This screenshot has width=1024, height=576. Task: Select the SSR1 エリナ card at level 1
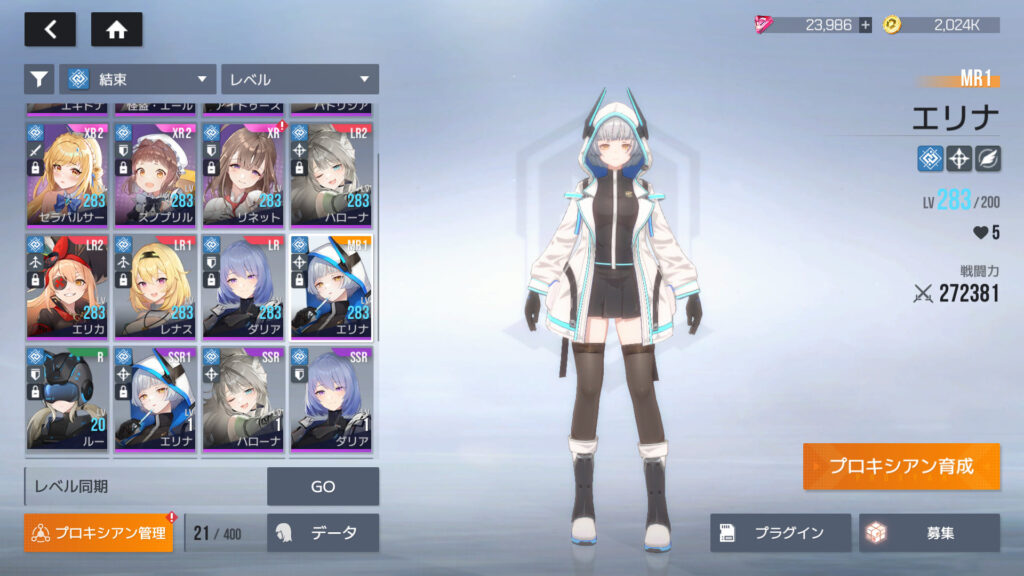click(155, 398)
